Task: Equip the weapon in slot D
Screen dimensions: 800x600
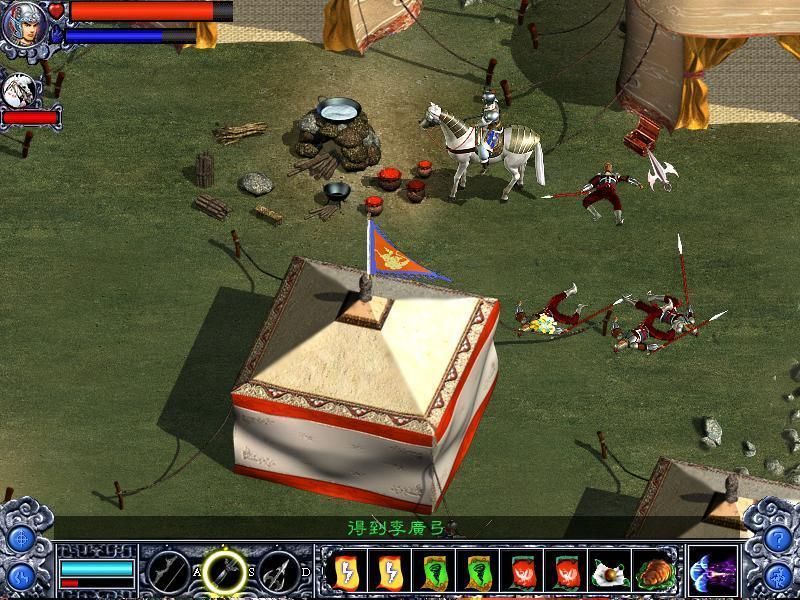Action: coord(279,572)
